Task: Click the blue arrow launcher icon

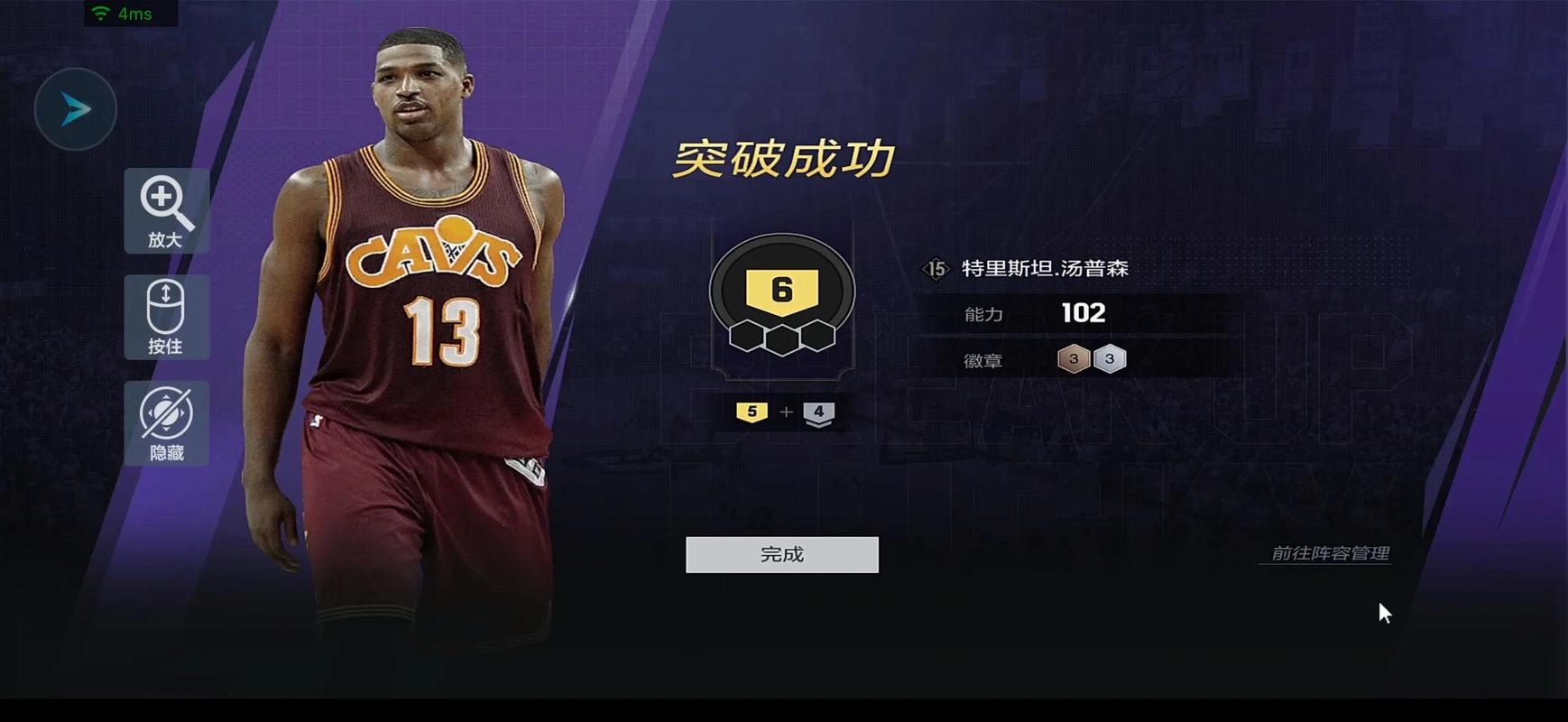Action: [x=76, y=108]
